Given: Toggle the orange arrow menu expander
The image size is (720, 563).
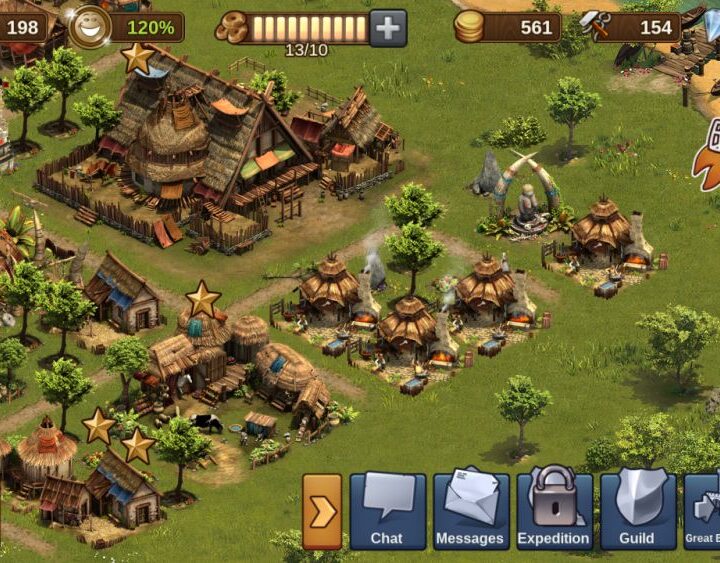Looking at the screenshot, I should [322, 512].
